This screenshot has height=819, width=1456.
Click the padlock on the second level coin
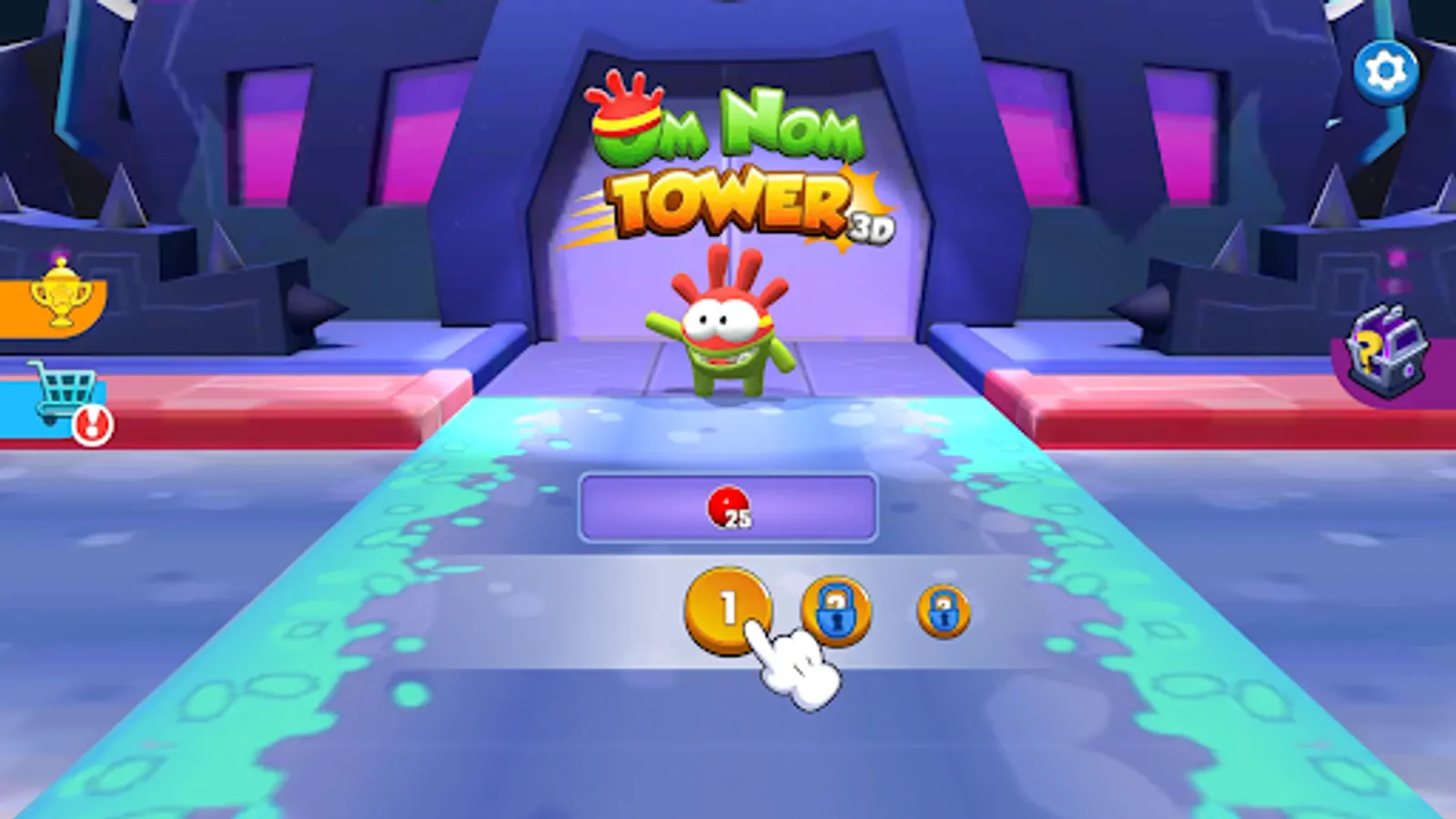coord(835,612)
